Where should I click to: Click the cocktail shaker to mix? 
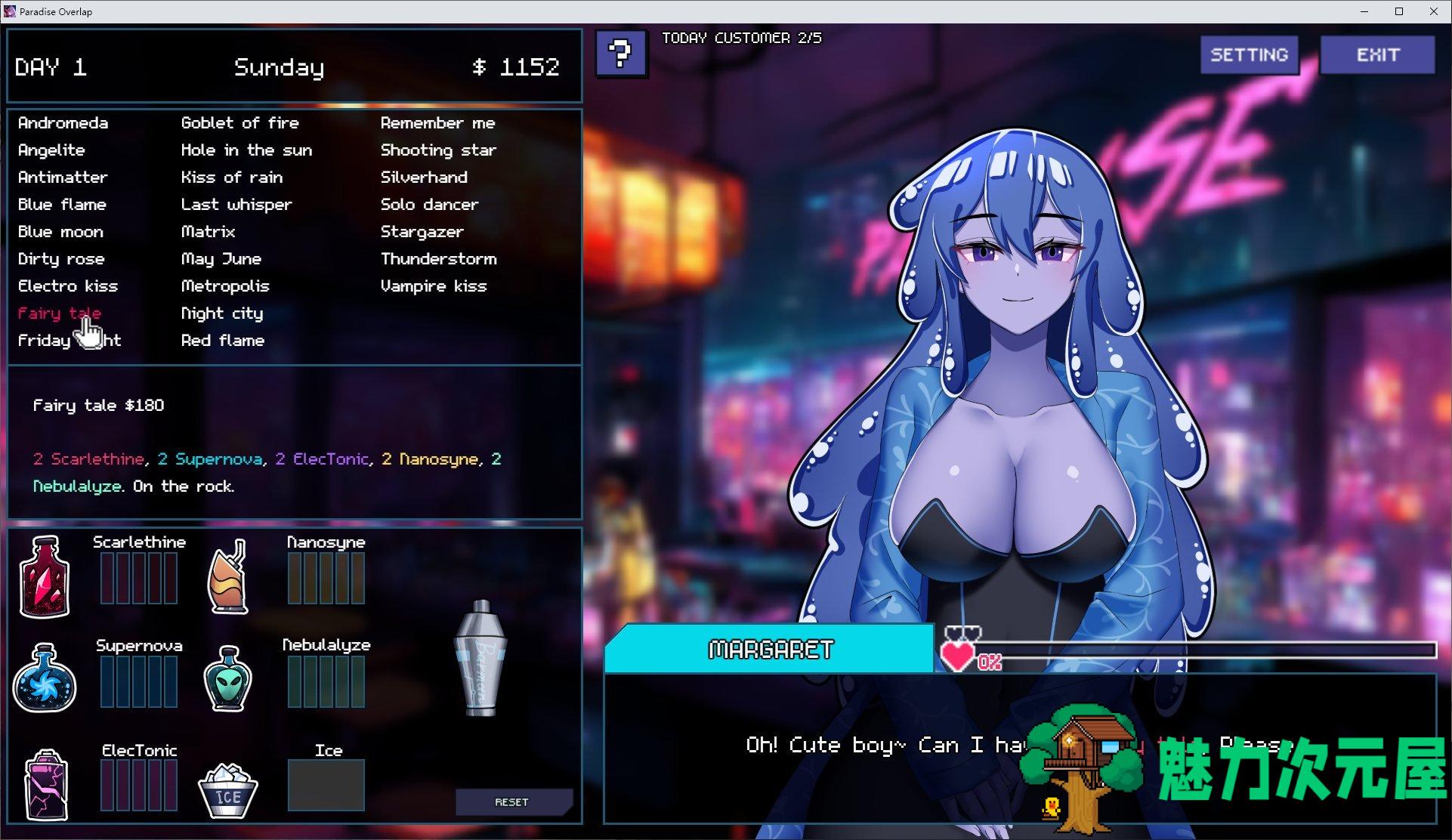pos(481,658)
